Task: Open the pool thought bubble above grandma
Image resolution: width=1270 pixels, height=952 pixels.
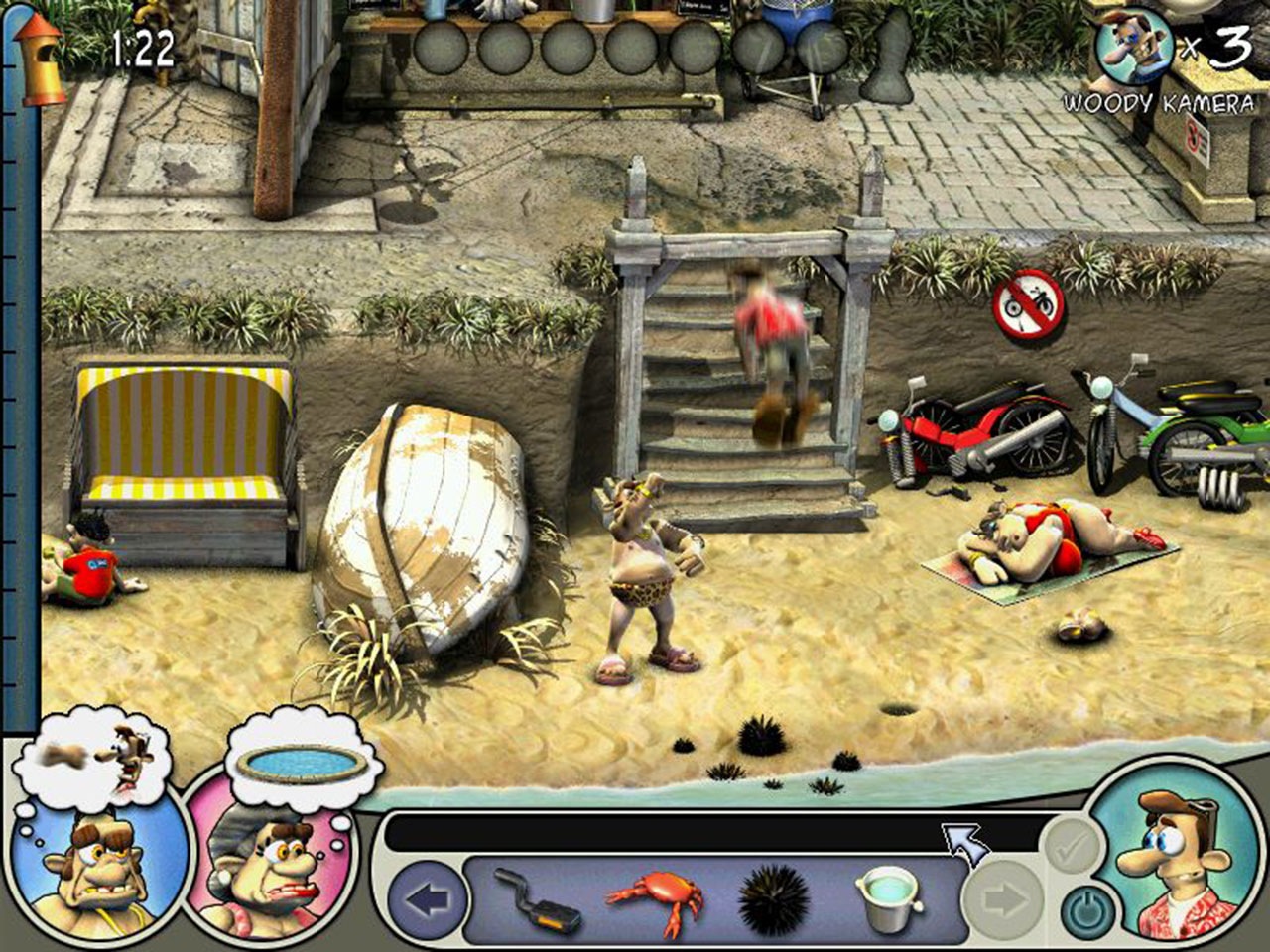Action: pyautogui.click(x=304, y=760)
